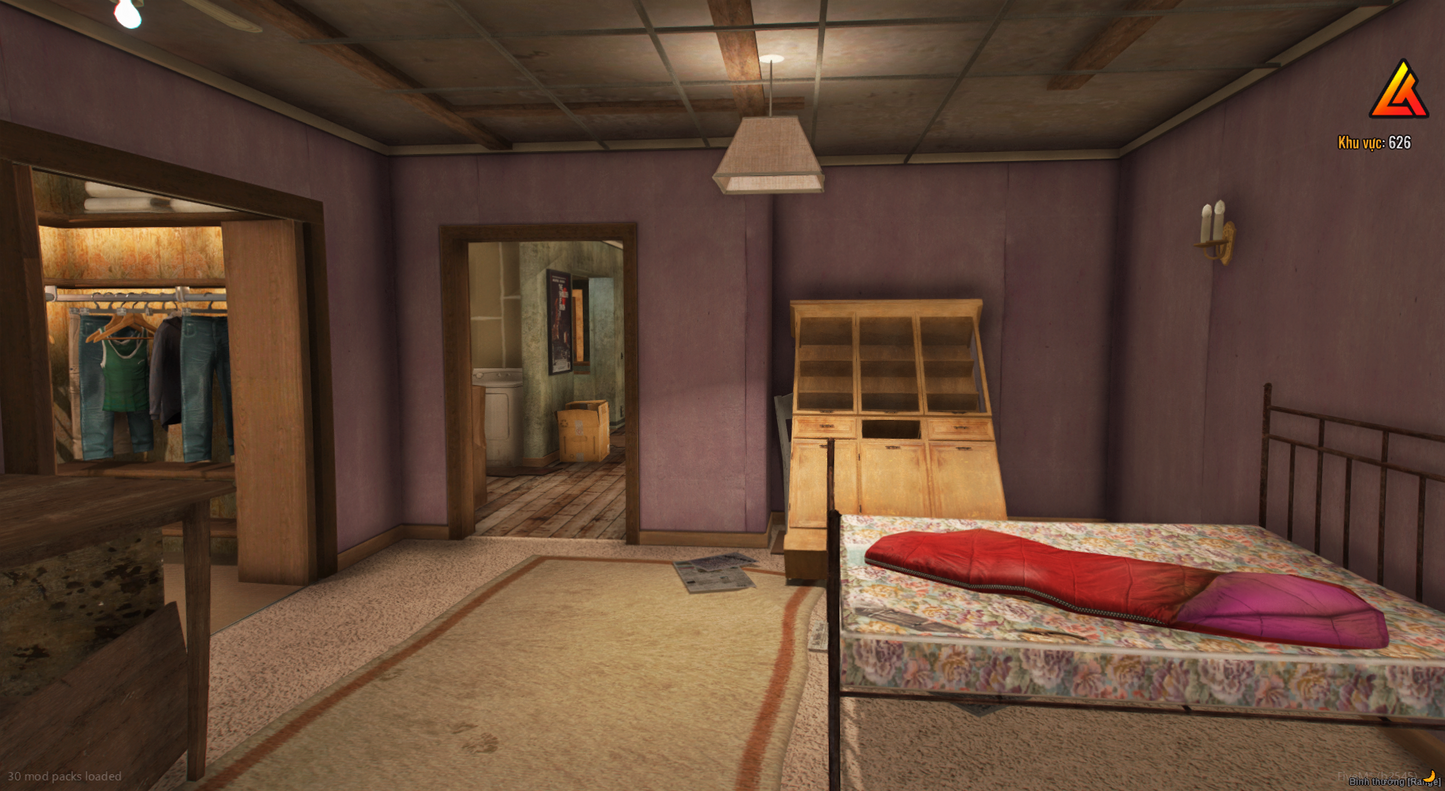1445x791 pixels.
Task: Click the yellow crescent moon icon
Action: (1429, 775)
